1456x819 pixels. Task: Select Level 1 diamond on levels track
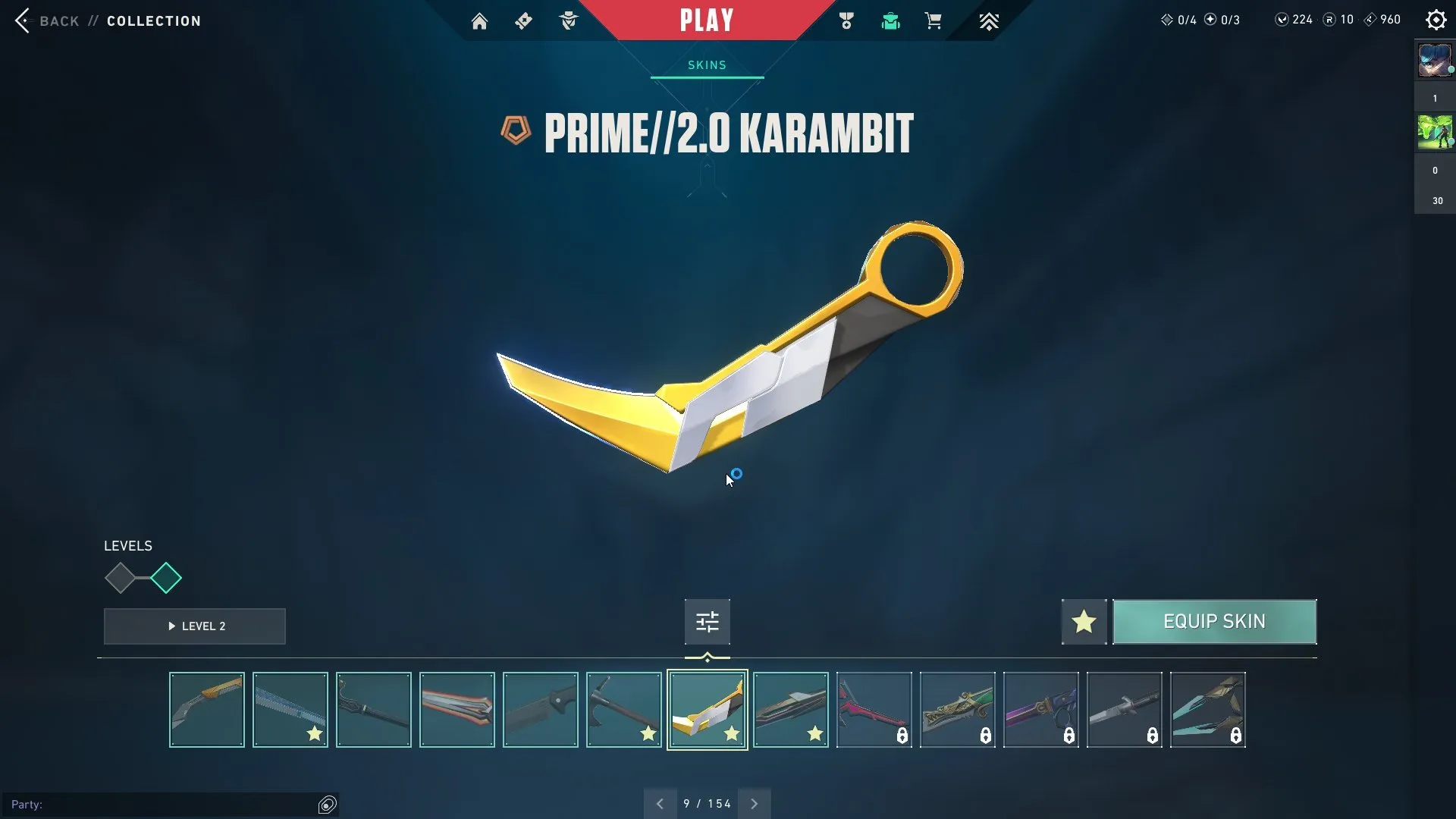120,578
